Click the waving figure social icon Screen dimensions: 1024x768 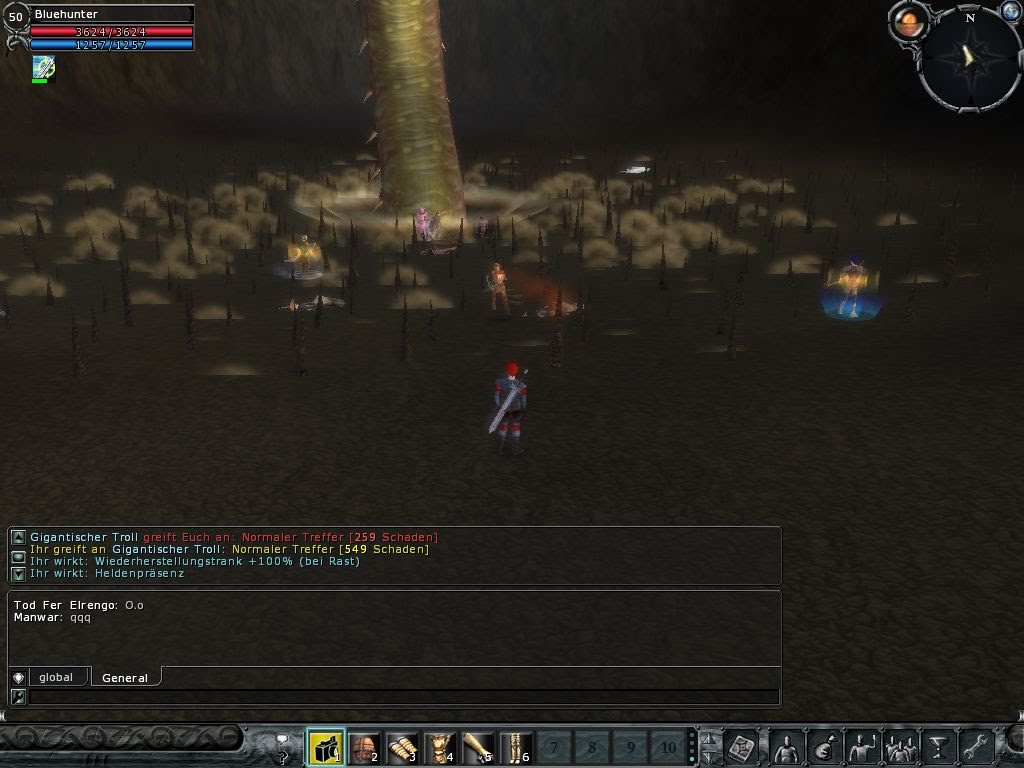862,747
